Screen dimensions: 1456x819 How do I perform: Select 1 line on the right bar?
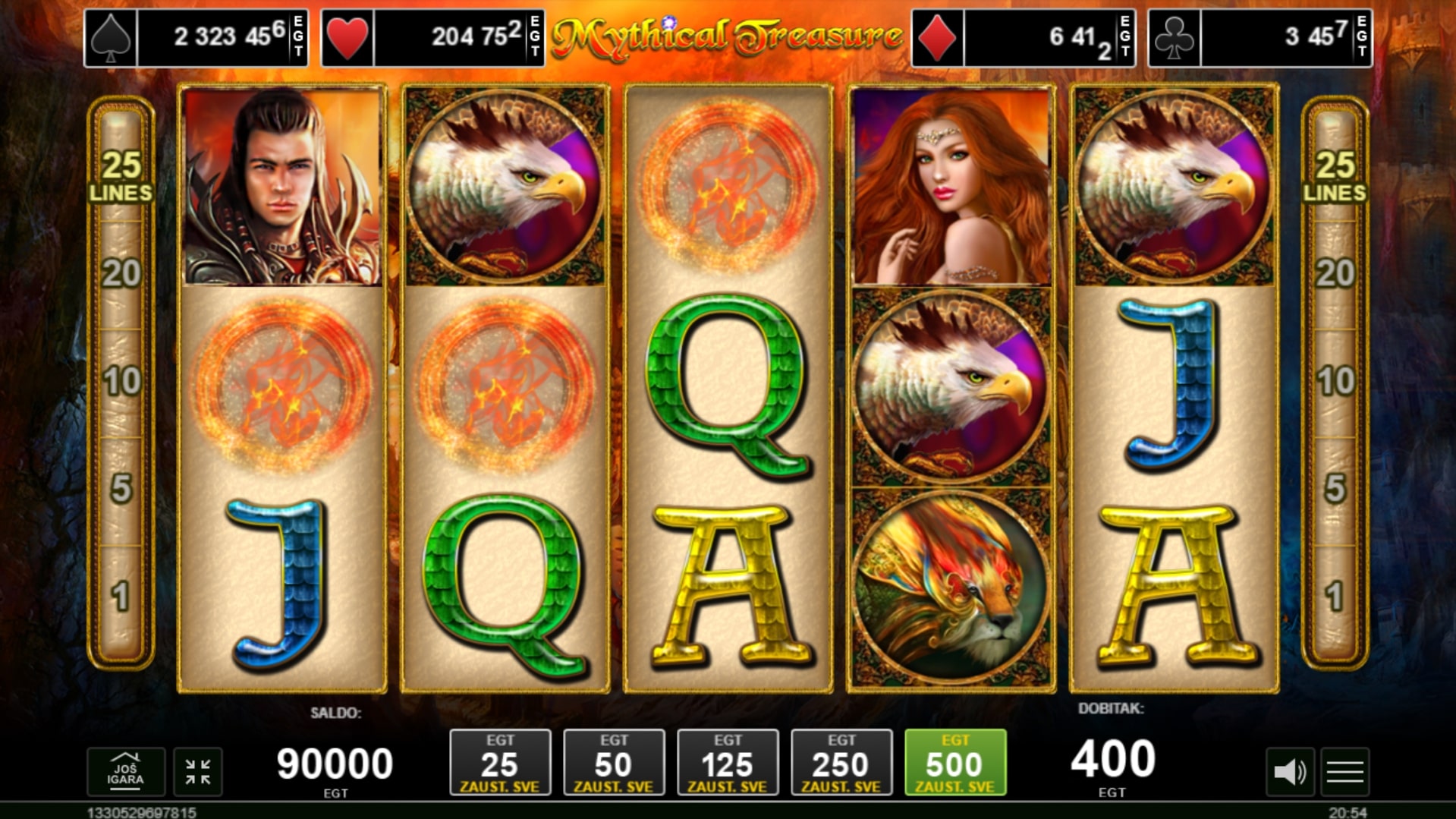(1335, 597)
